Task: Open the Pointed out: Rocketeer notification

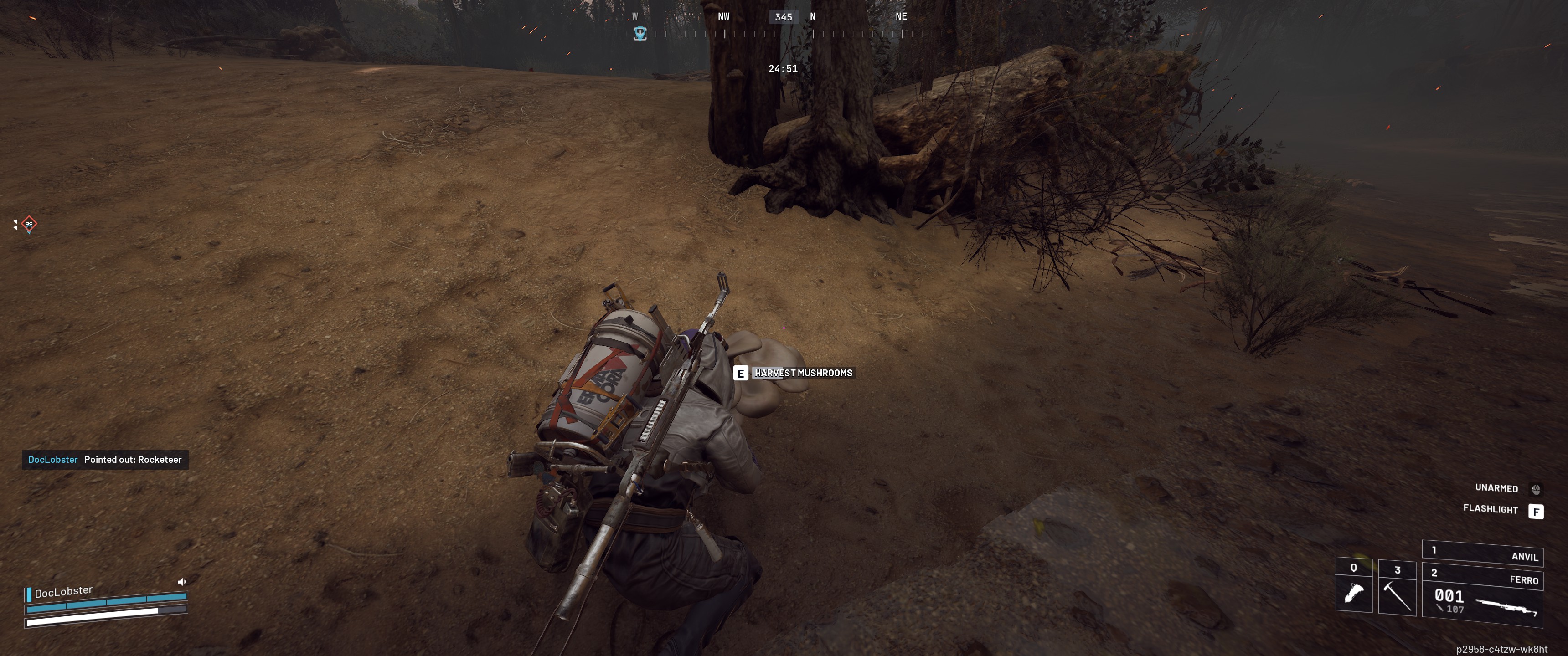Action: tap(105, 460)
